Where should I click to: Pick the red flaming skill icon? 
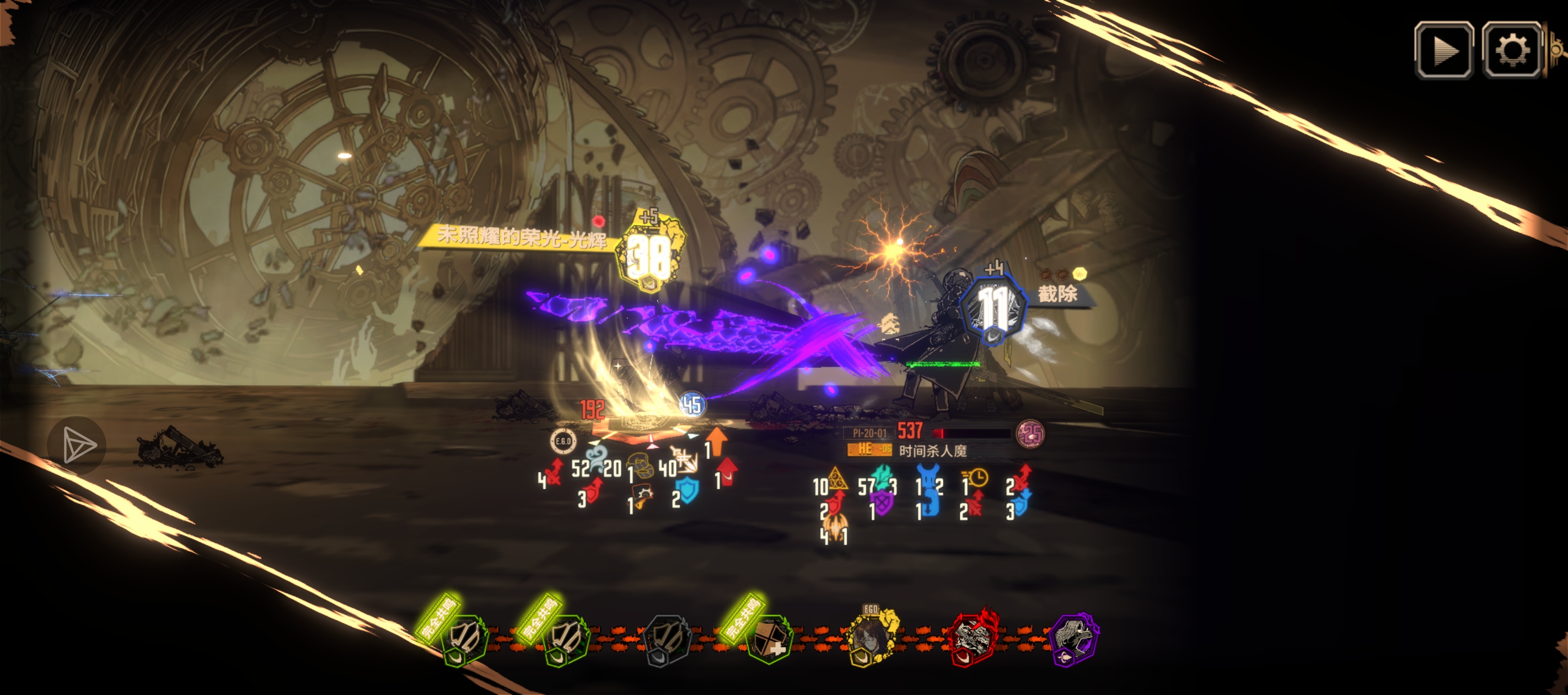(973, 638)
